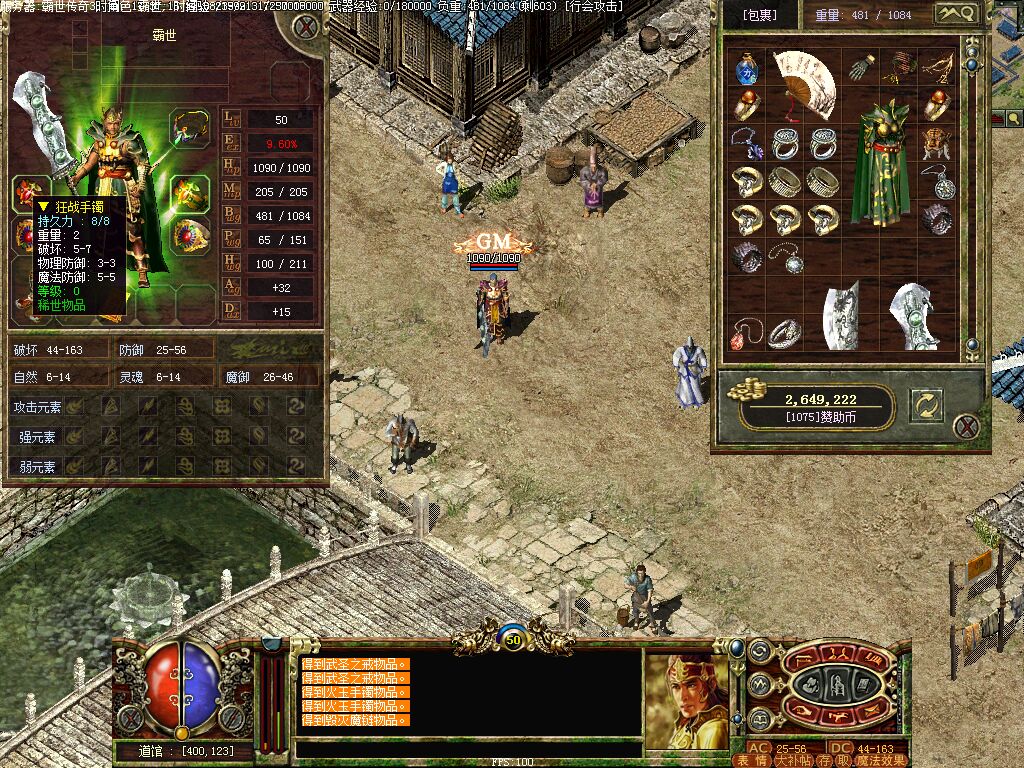The width and height of the screenshot is (1024, 768).
Task: Close the inventory bag window
Action: tap(966, 427)
